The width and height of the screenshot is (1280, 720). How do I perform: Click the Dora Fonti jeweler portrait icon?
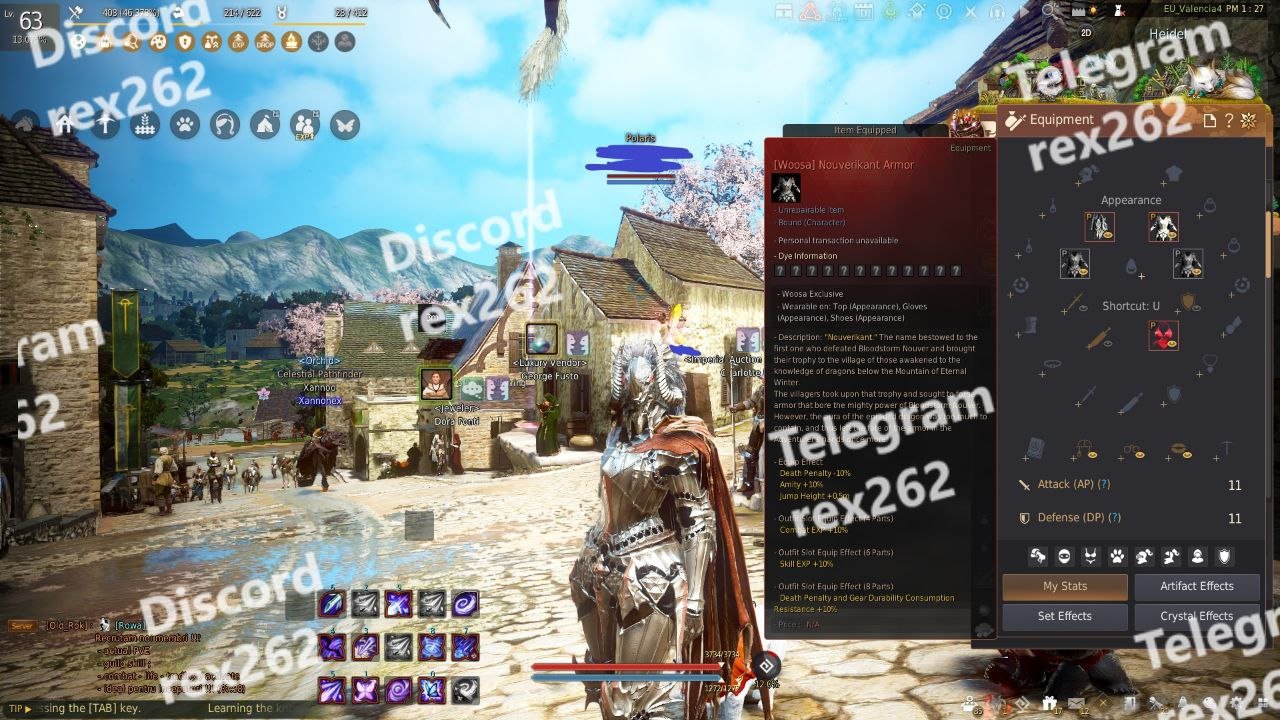point(436,384)
